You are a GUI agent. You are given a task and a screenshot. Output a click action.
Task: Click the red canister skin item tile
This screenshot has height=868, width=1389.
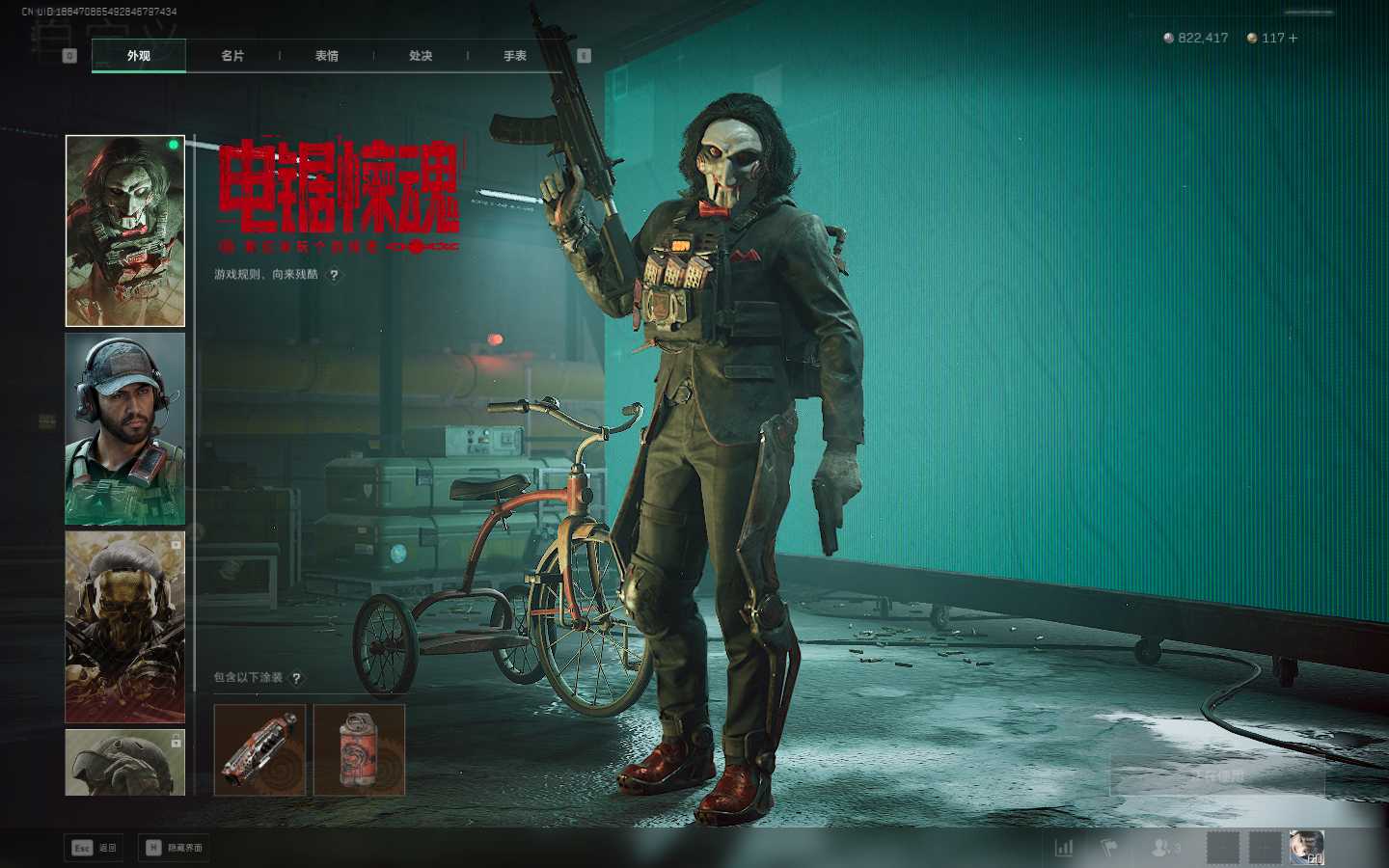[360, 749]
